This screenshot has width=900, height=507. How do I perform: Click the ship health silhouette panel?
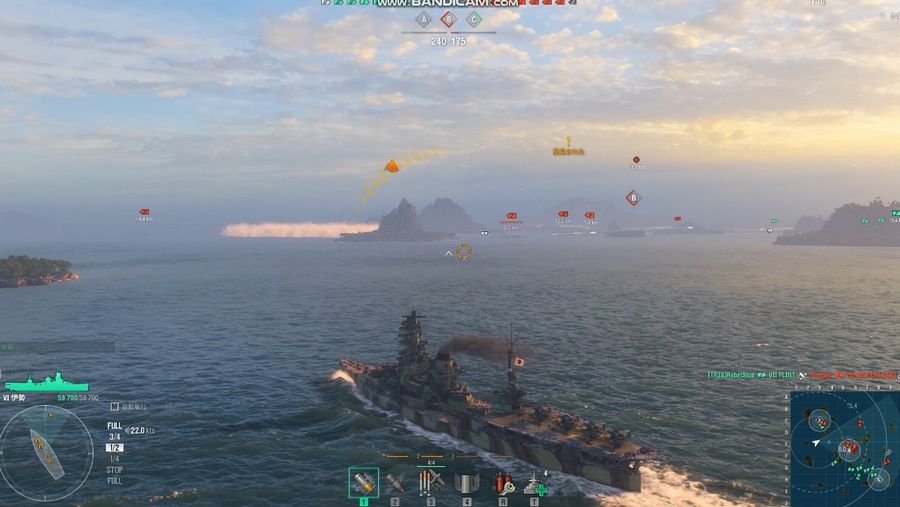coord(46,383)
